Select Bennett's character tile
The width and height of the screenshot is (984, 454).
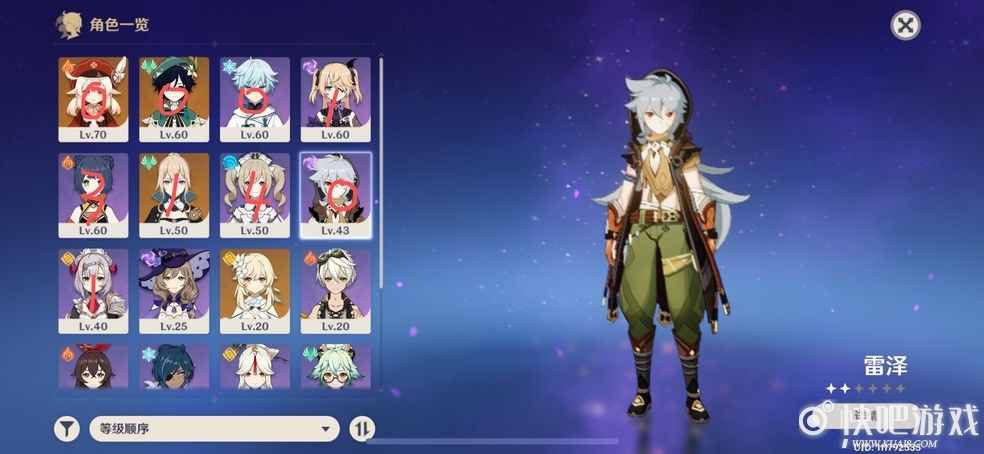(335, 290)
